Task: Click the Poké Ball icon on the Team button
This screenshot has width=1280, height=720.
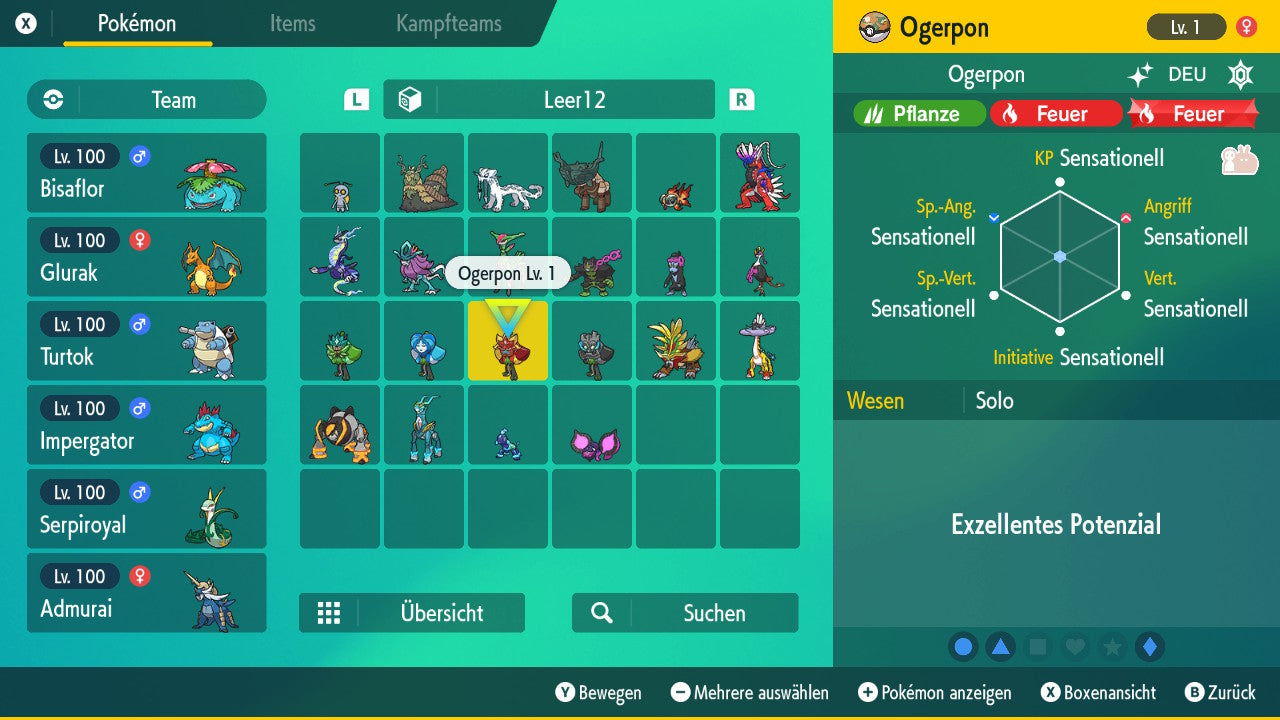Action: point(50,99)
